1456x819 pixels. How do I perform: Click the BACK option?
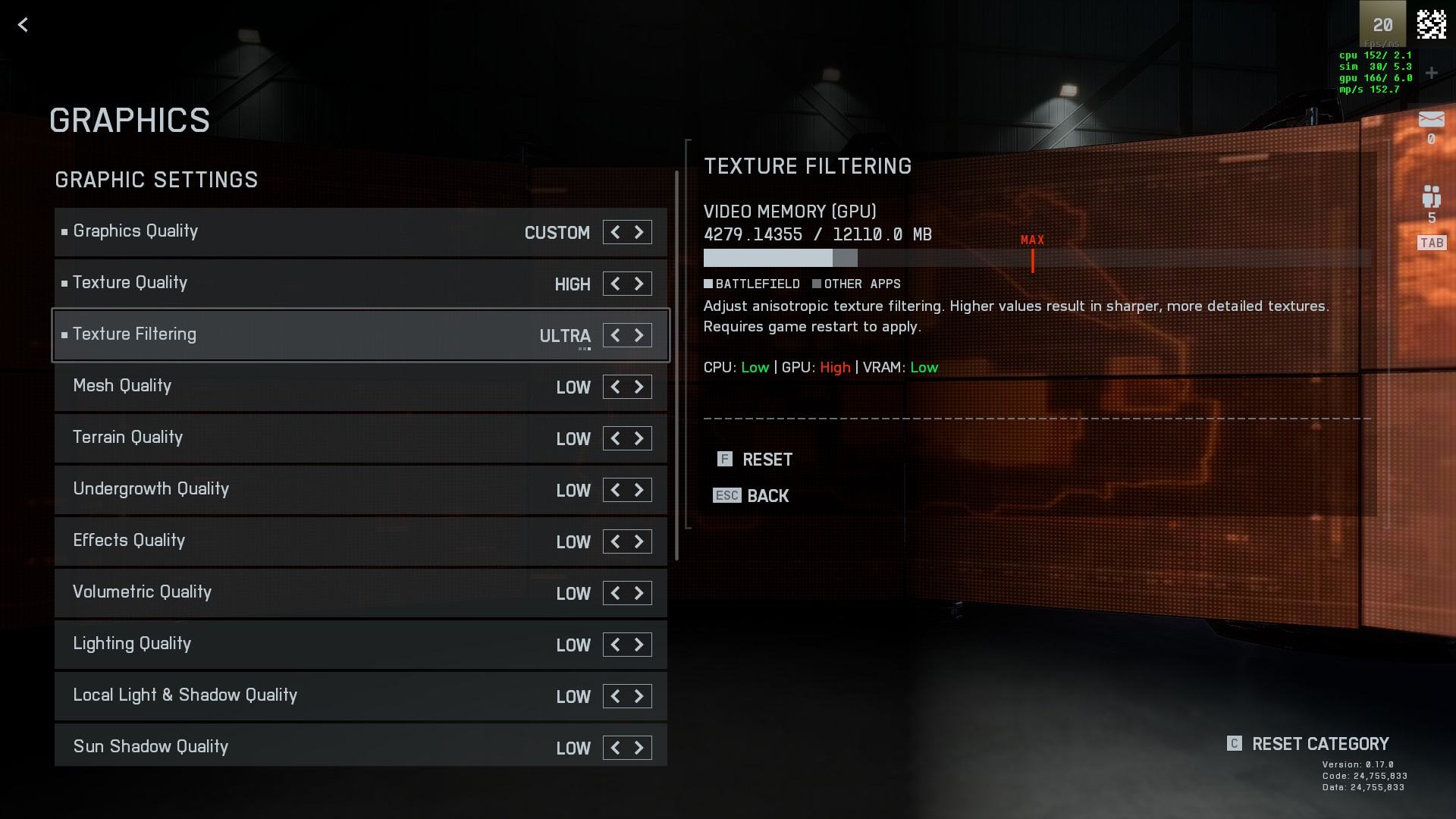tap(767, 496)
